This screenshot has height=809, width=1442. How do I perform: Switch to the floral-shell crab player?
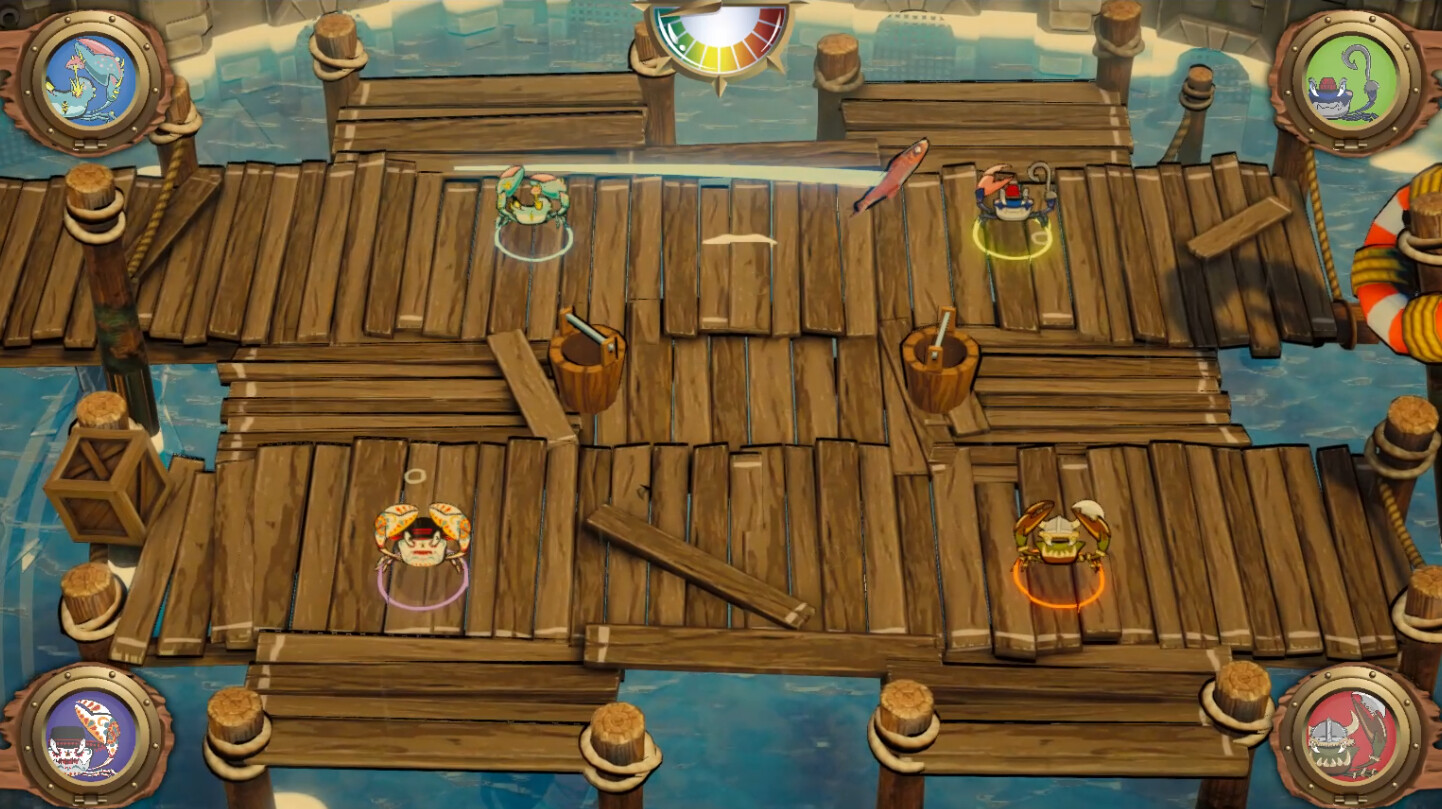click(x=420, y=540)
